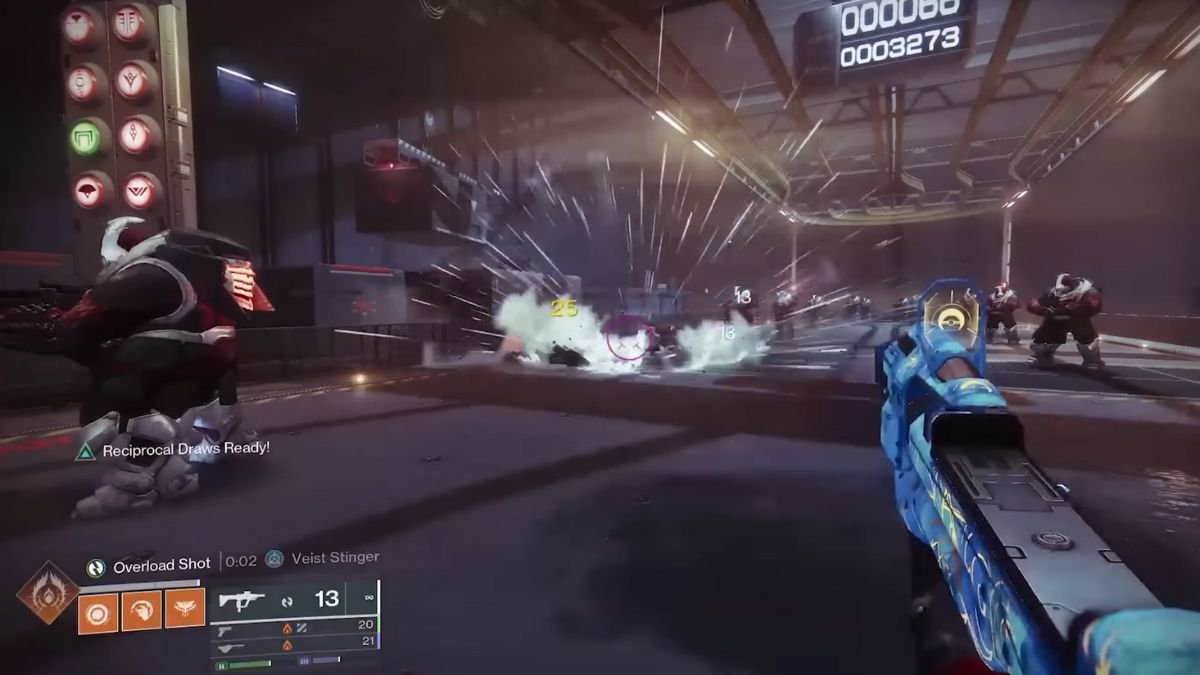Select the orange grenade ability icon
Image resolution: width=1200 pixels, height=675 pixels.
click(98, 609)
